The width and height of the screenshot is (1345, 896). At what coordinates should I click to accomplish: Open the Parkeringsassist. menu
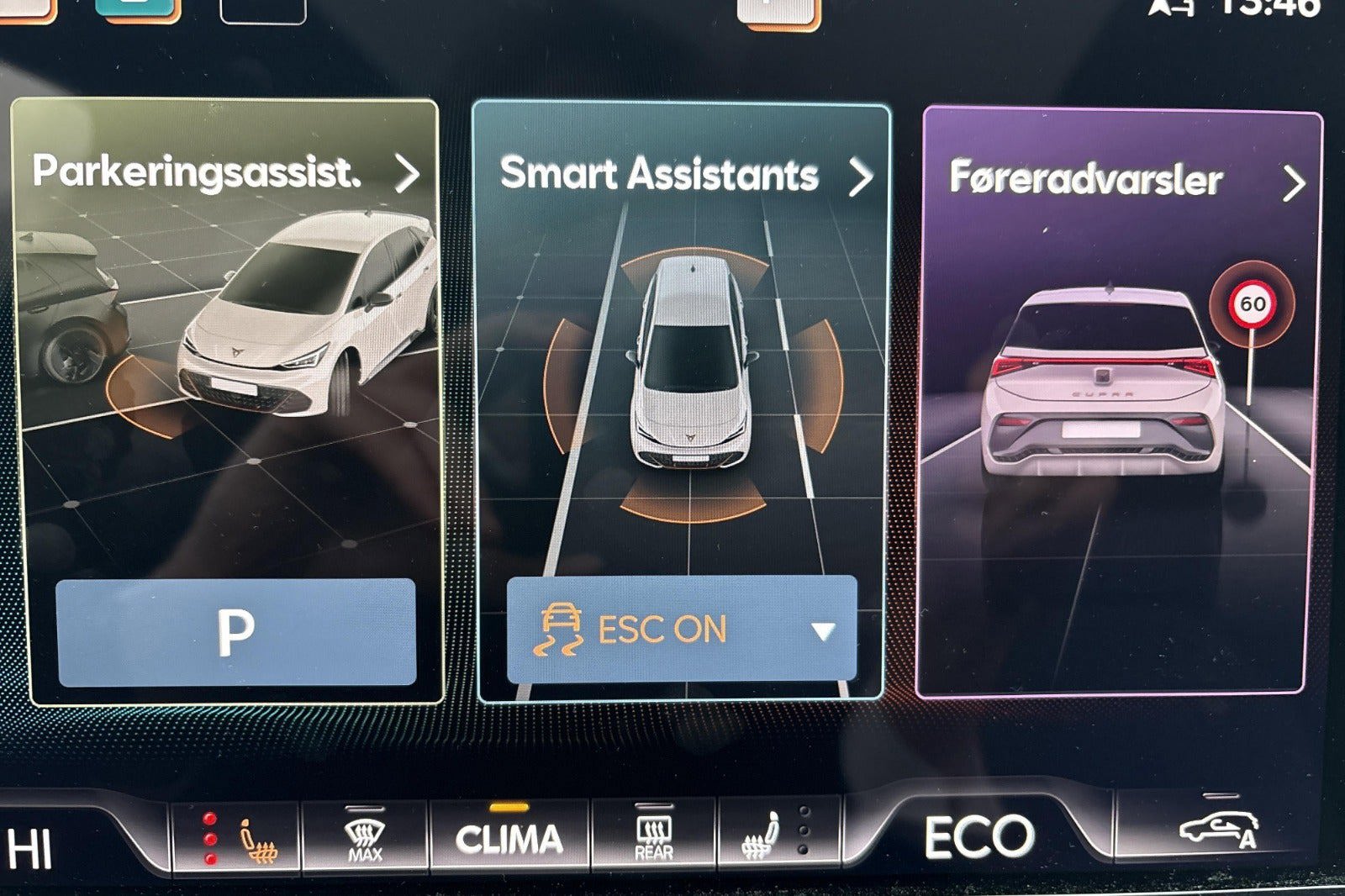click(x=225, y=172)
